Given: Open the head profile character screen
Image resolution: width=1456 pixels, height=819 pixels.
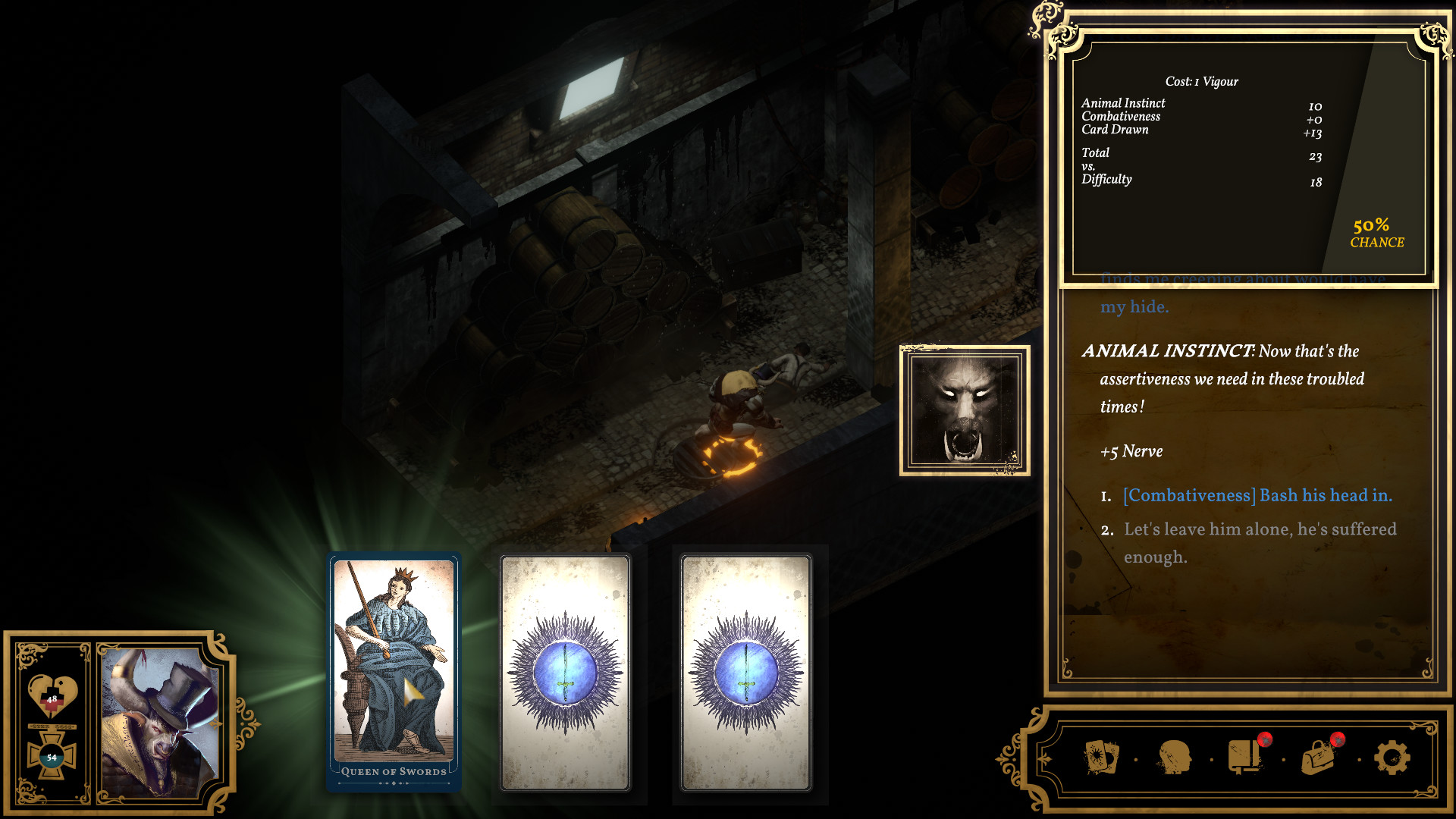Looking at the screenshot, I should coord(1173,758).
